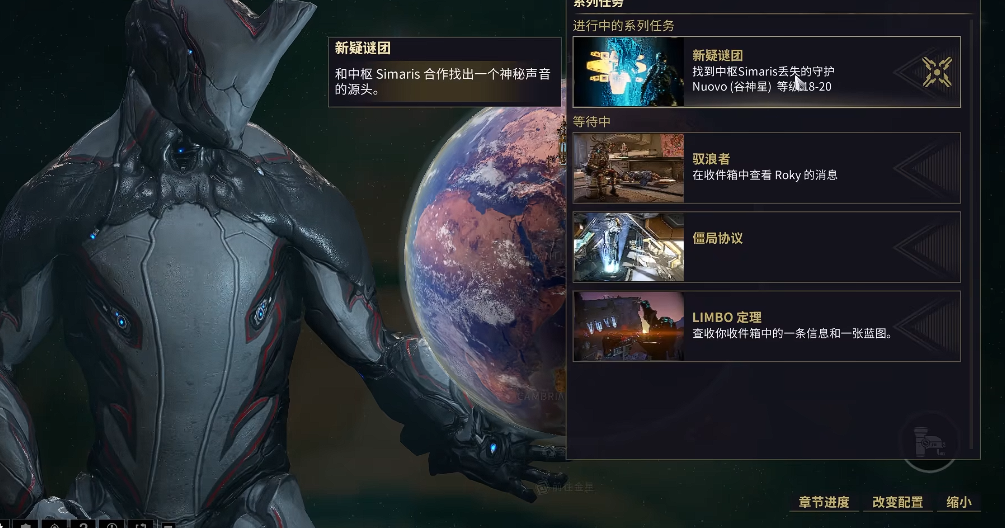Screen dimensions: 1005x528
Task: Open the 改变配置 option
Action: point(897,502)
